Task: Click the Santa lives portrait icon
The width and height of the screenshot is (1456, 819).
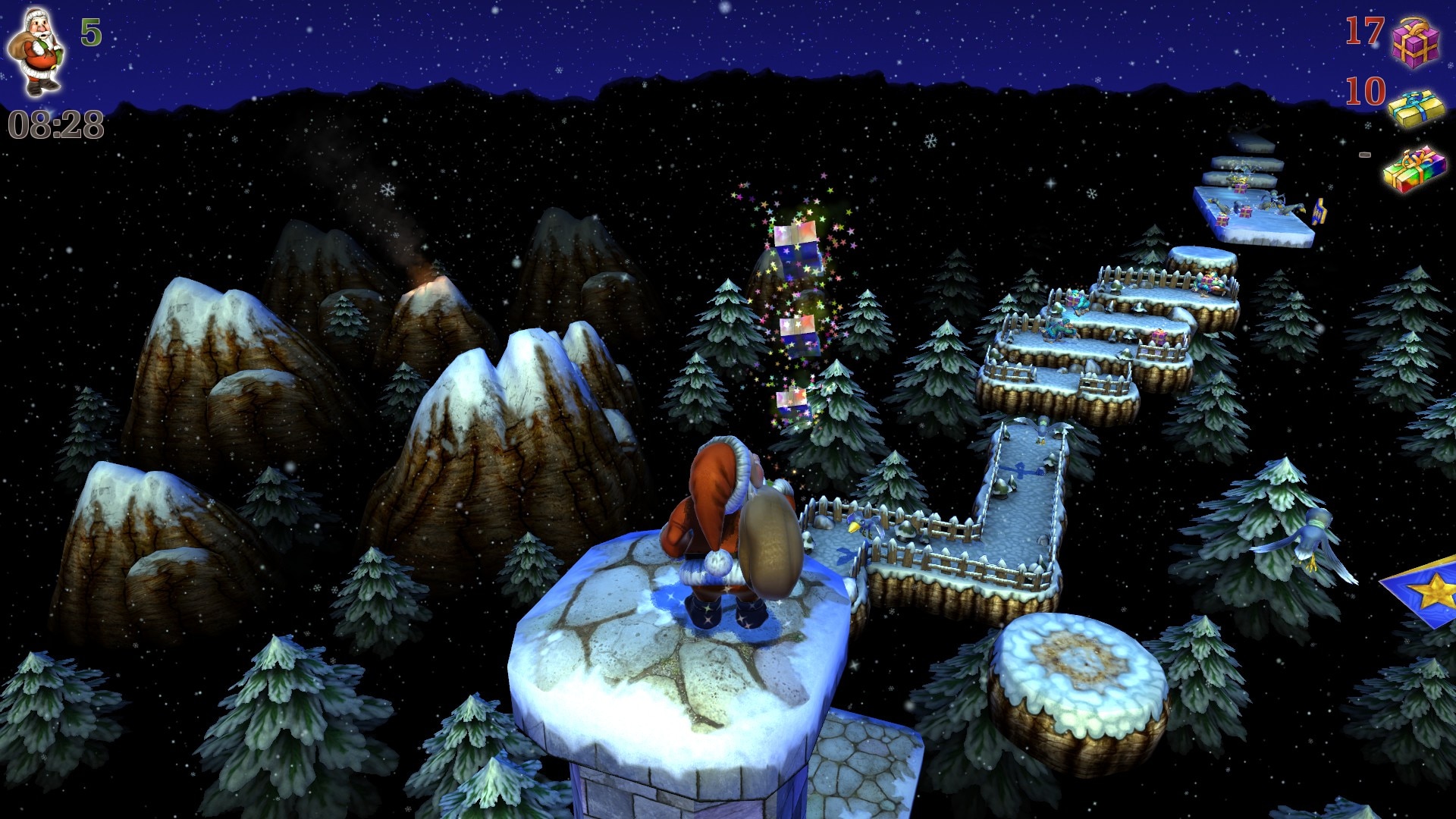Action: pos(36,52)
